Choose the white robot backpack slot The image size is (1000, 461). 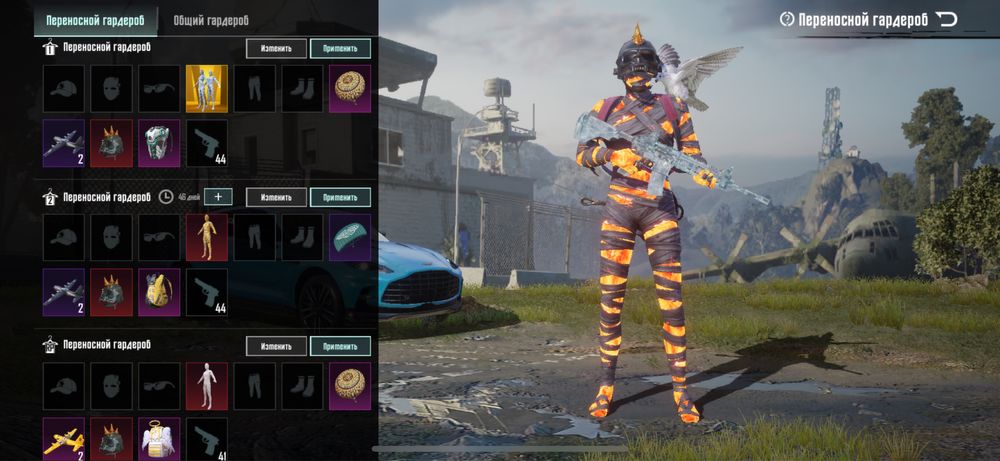click(159, 143)
